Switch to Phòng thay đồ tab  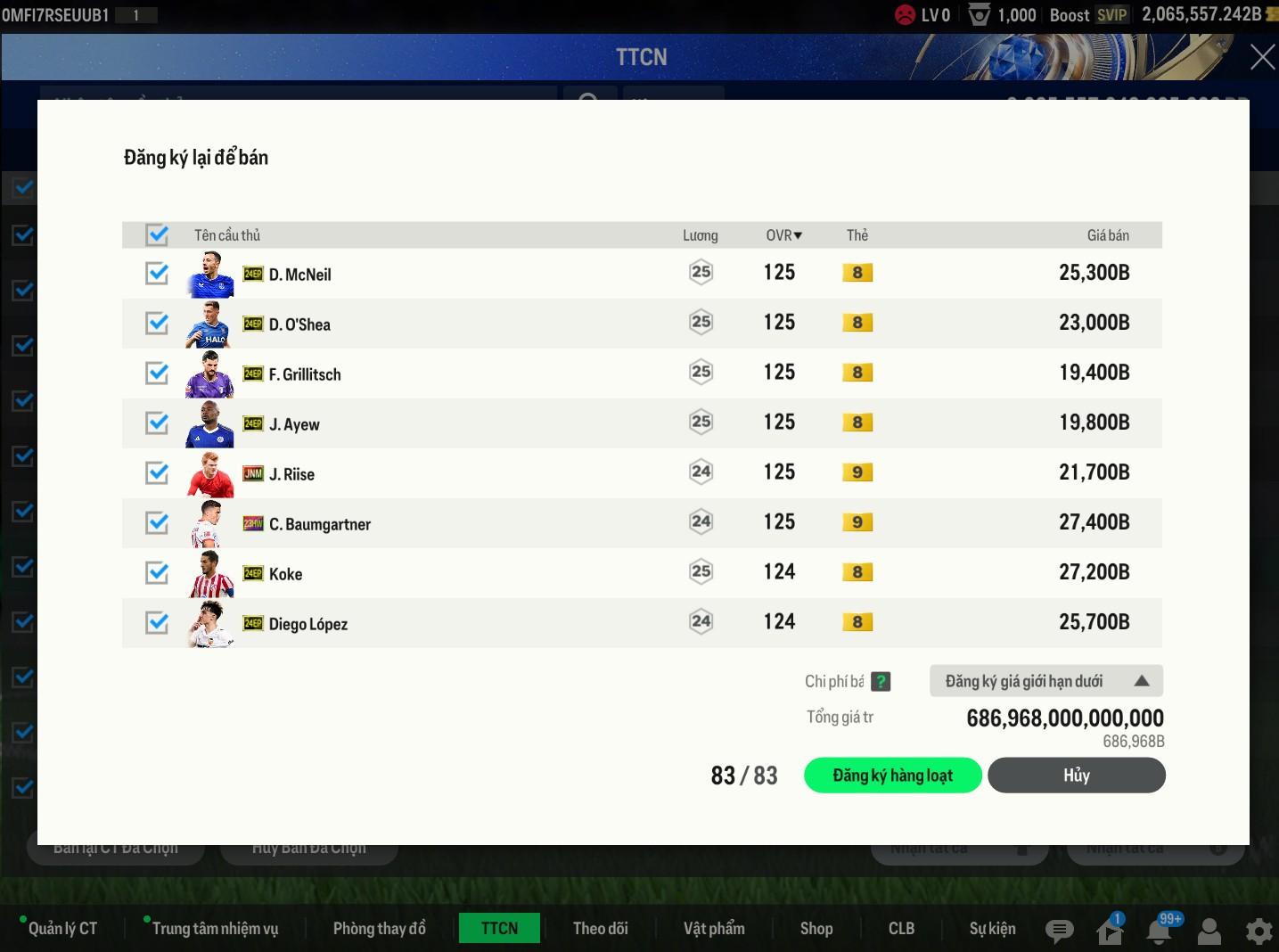point(379,929)
